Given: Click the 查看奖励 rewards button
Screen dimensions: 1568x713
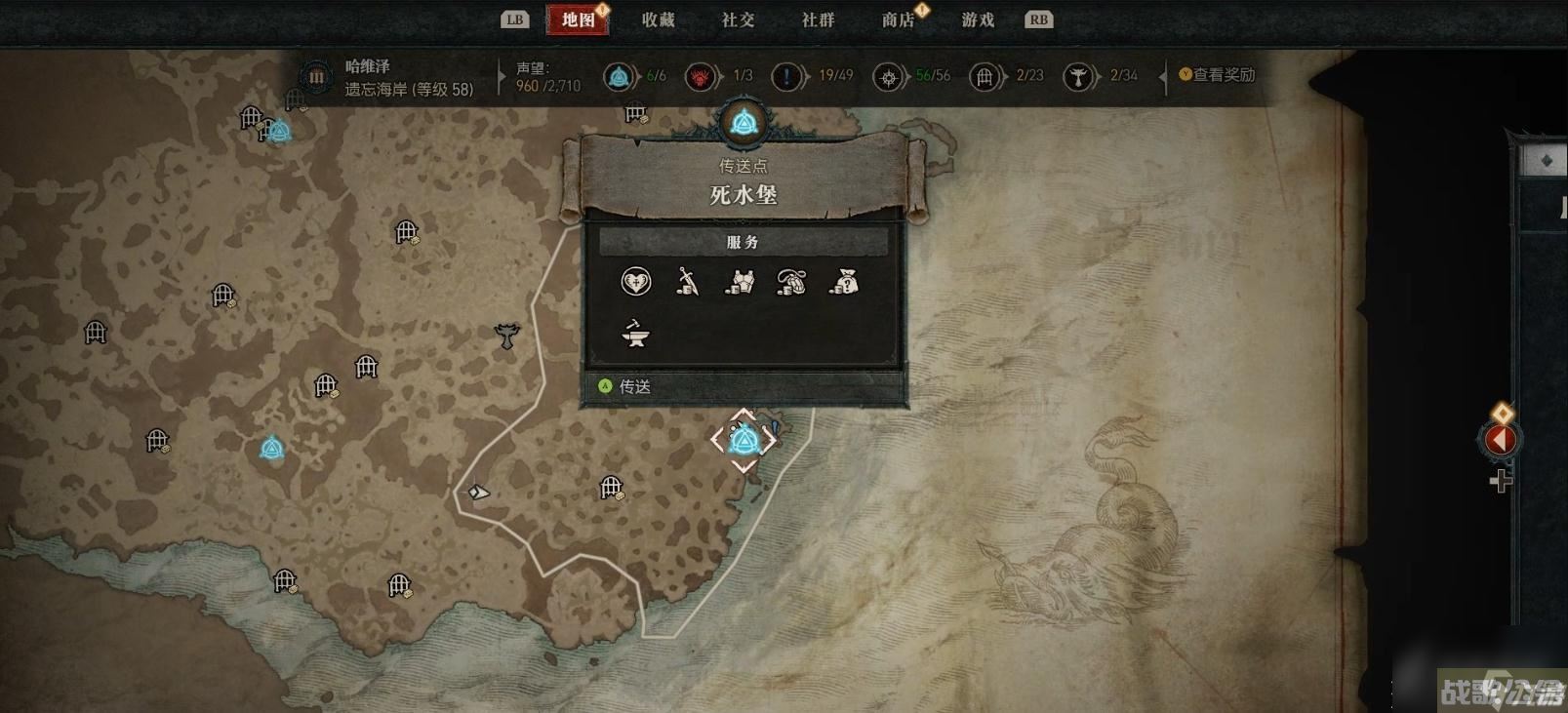Looking at the screenshot, I should pyautogui.click(x=1216, y=74).
